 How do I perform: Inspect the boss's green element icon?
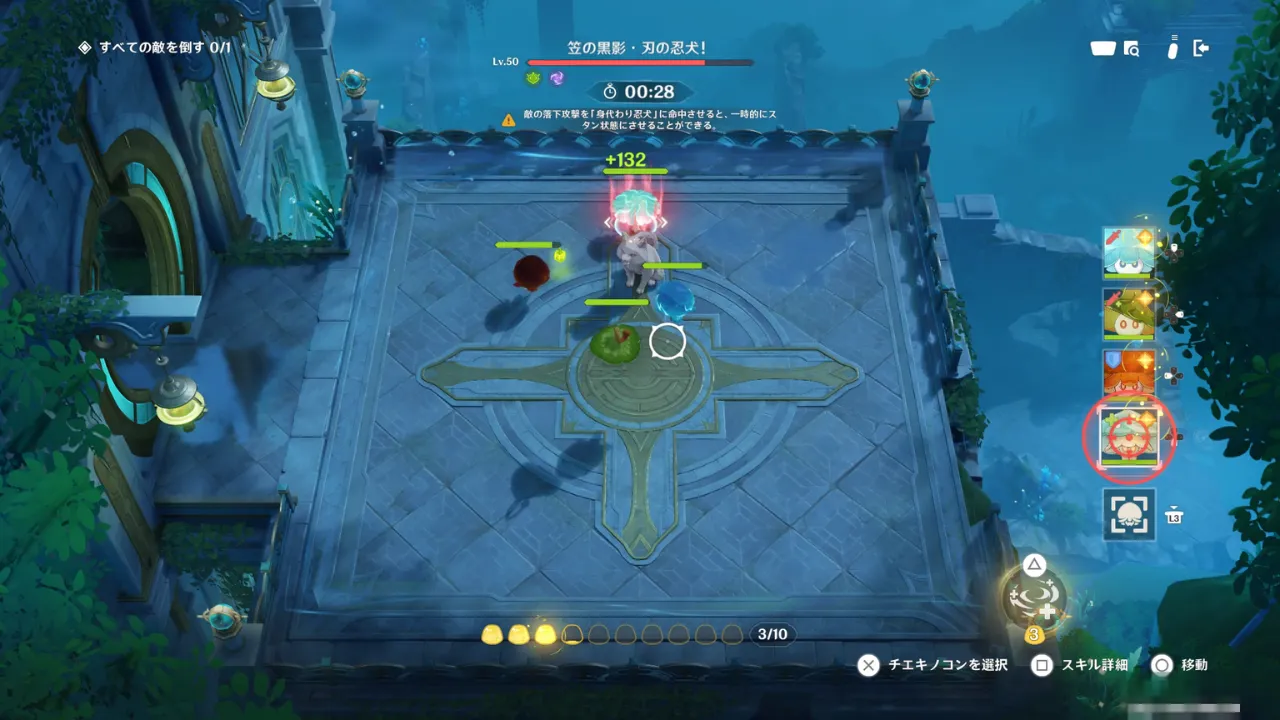533,78
